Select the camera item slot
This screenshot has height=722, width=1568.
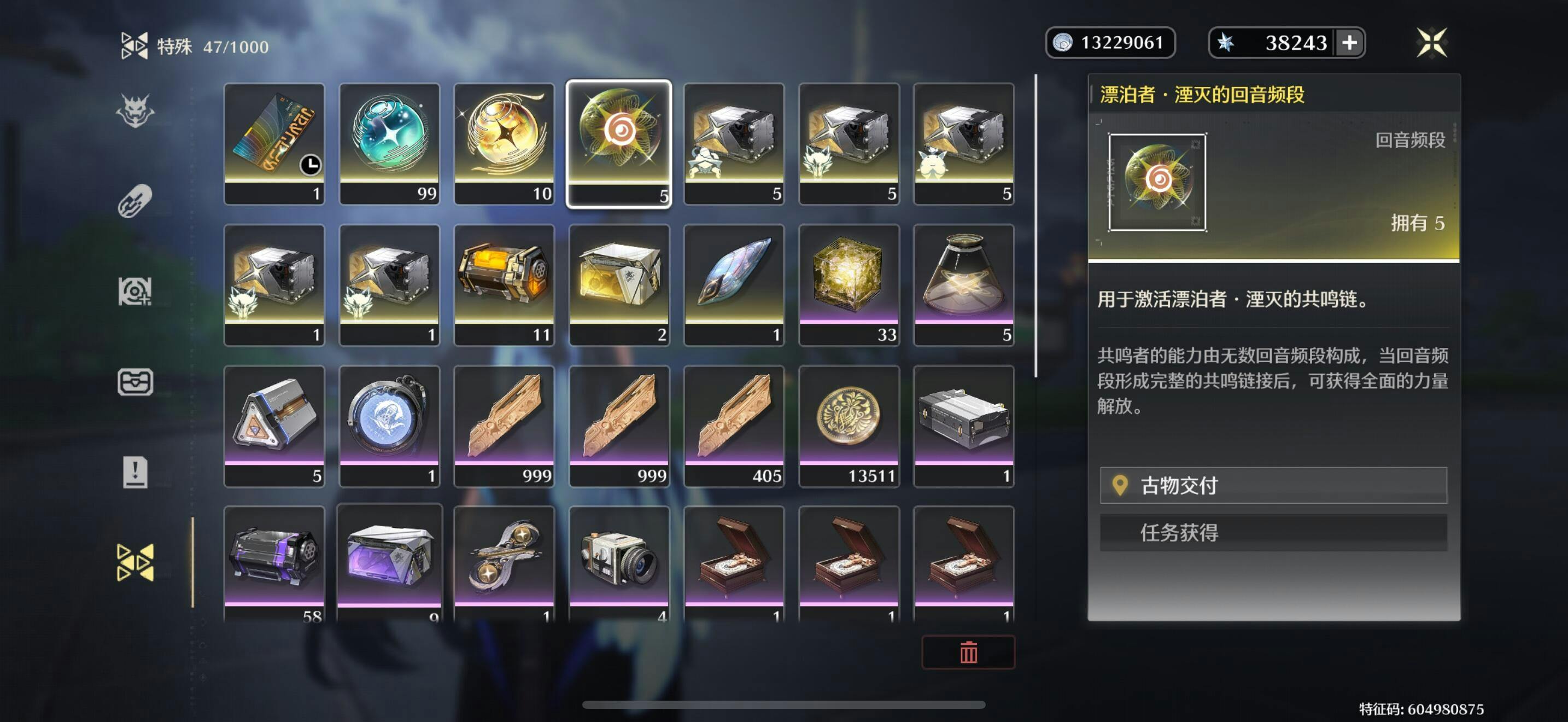point(619,563)
